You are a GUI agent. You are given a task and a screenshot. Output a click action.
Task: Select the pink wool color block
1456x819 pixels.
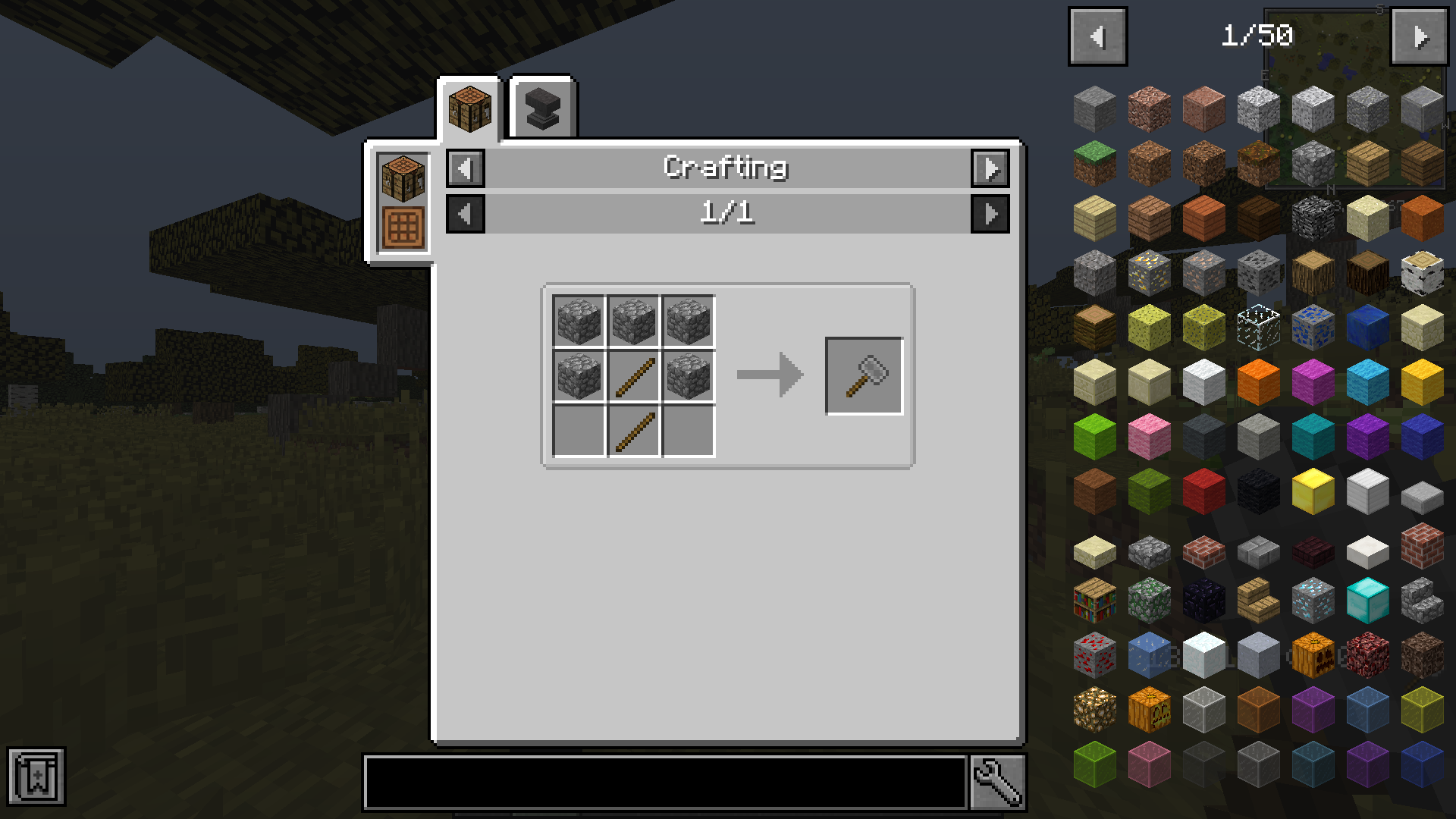(x=1148, y=435)
